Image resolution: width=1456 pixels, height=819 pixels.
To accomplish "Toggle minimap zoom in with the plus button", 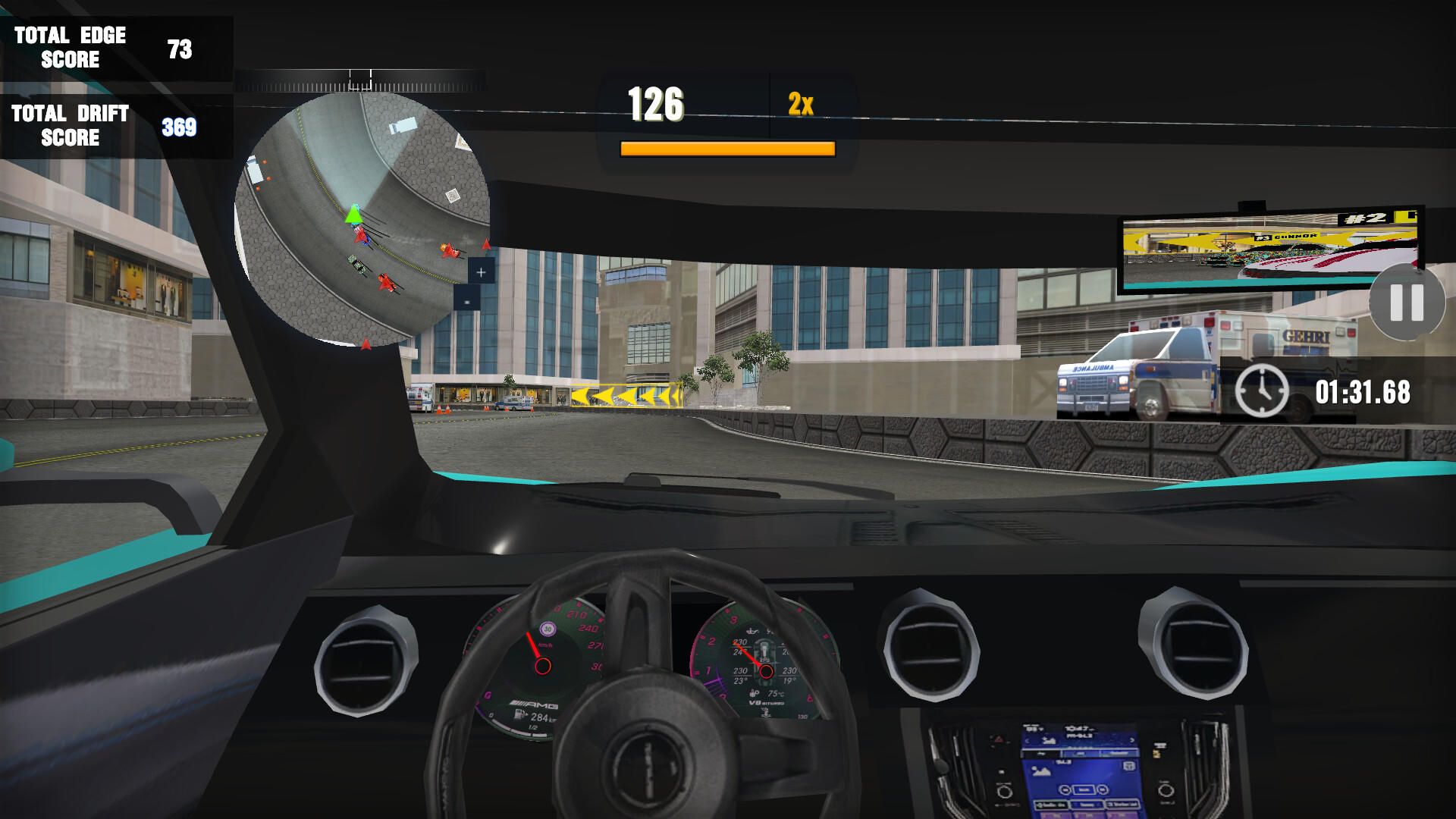I will [481, 272].
